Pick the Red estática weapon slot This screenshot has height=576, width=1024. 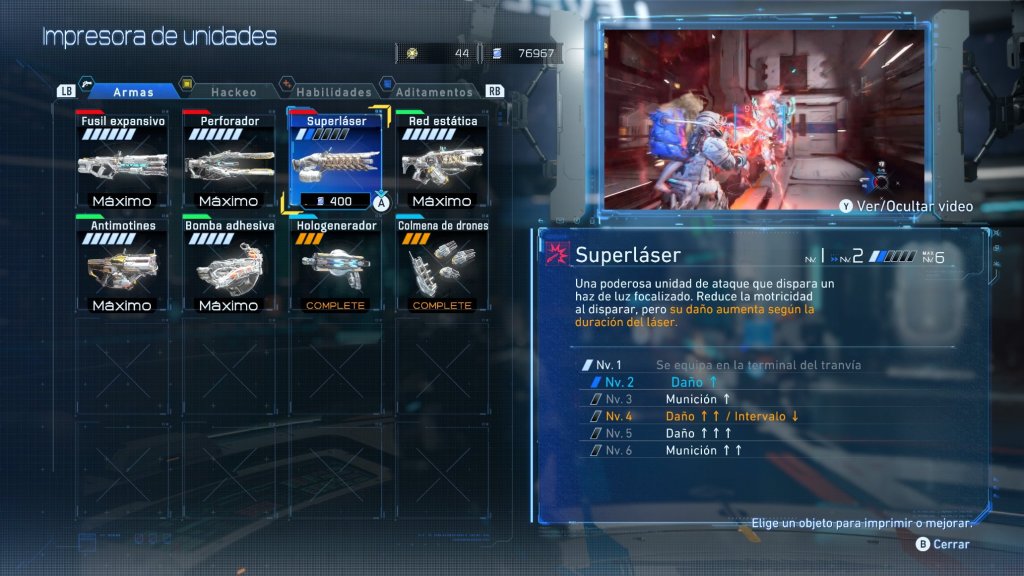442,162
